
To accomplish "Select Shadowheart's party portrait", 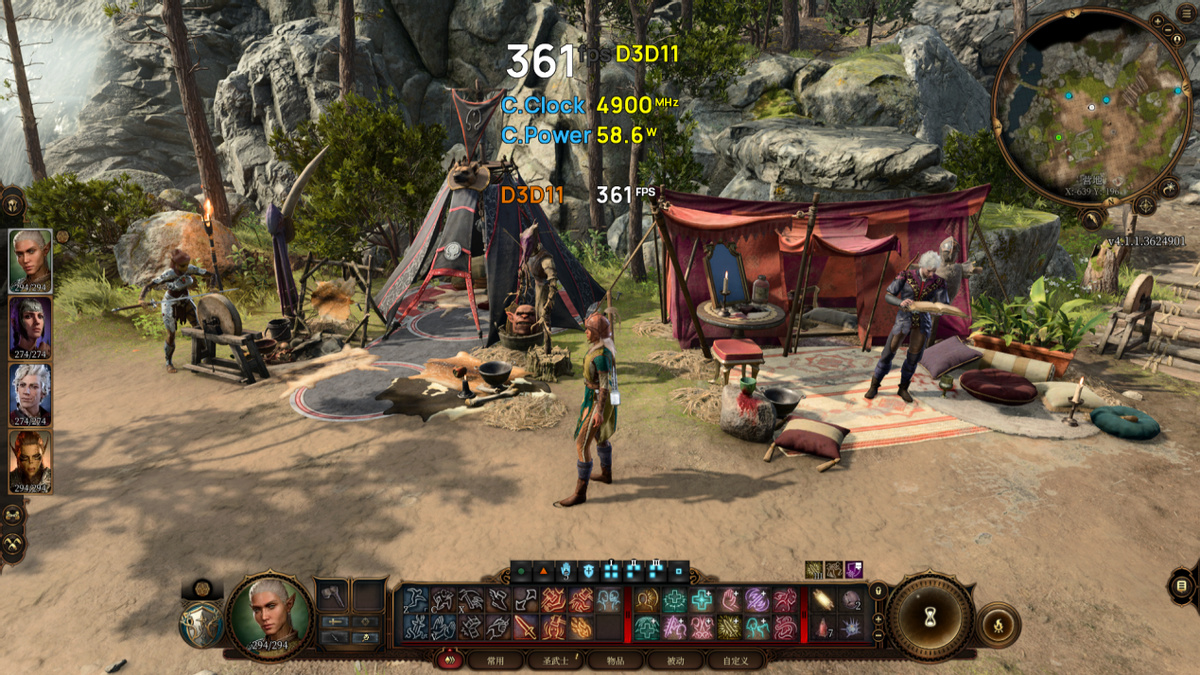I will [31, 326].
